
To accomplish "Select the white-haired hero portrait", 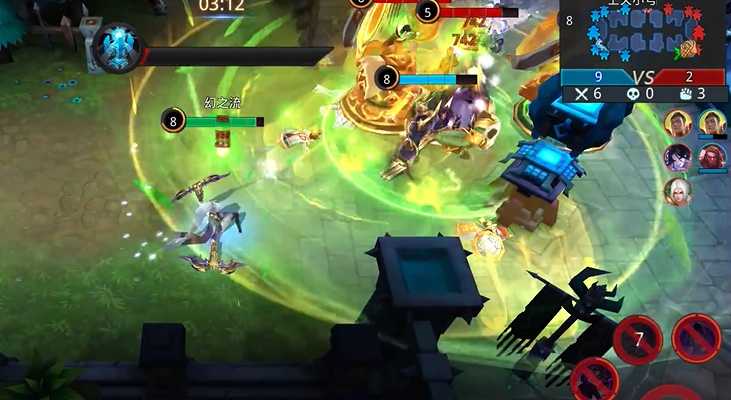I will [677, 190].
